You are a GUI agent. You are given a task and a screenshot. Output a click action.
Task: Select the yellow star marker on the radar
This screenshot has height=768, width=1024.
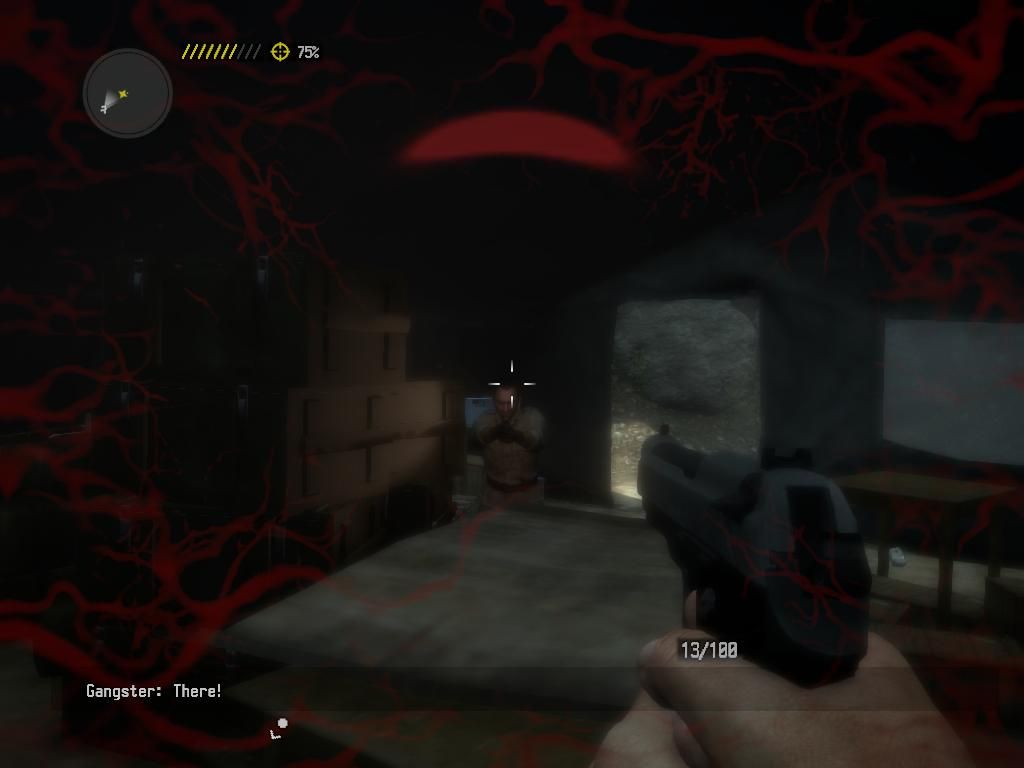(x=123, y=94)
